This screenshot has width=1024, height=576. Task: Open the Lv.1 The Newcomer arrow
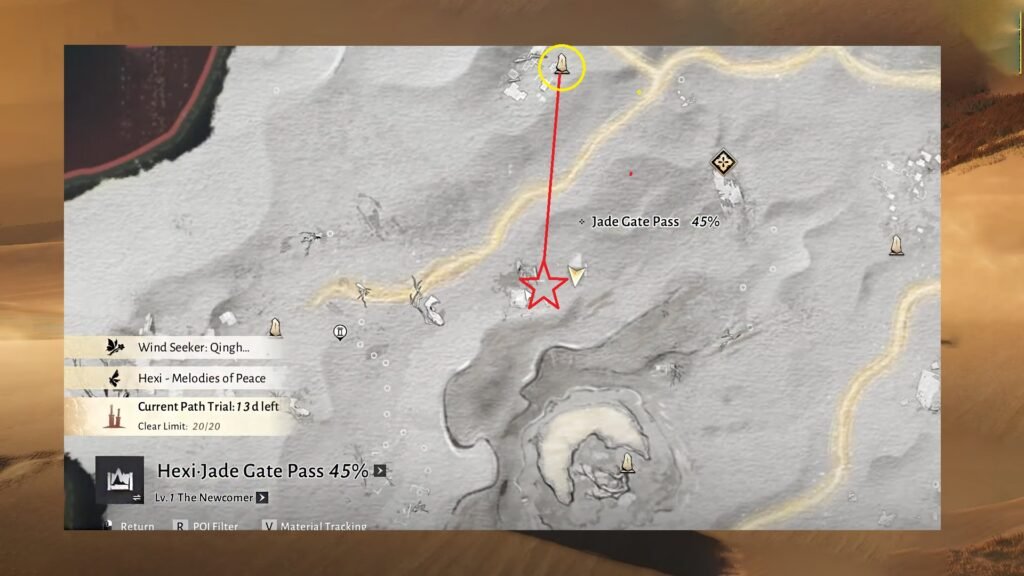point(262,497)
